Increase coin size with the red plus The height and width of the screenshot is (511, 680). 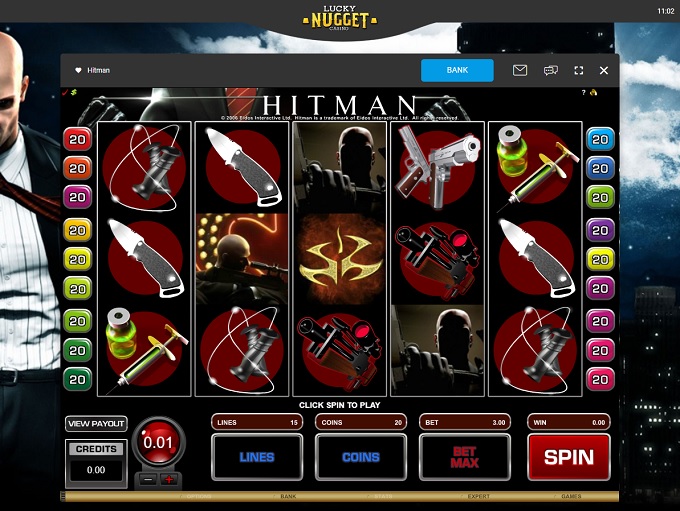tap(169, 480)
